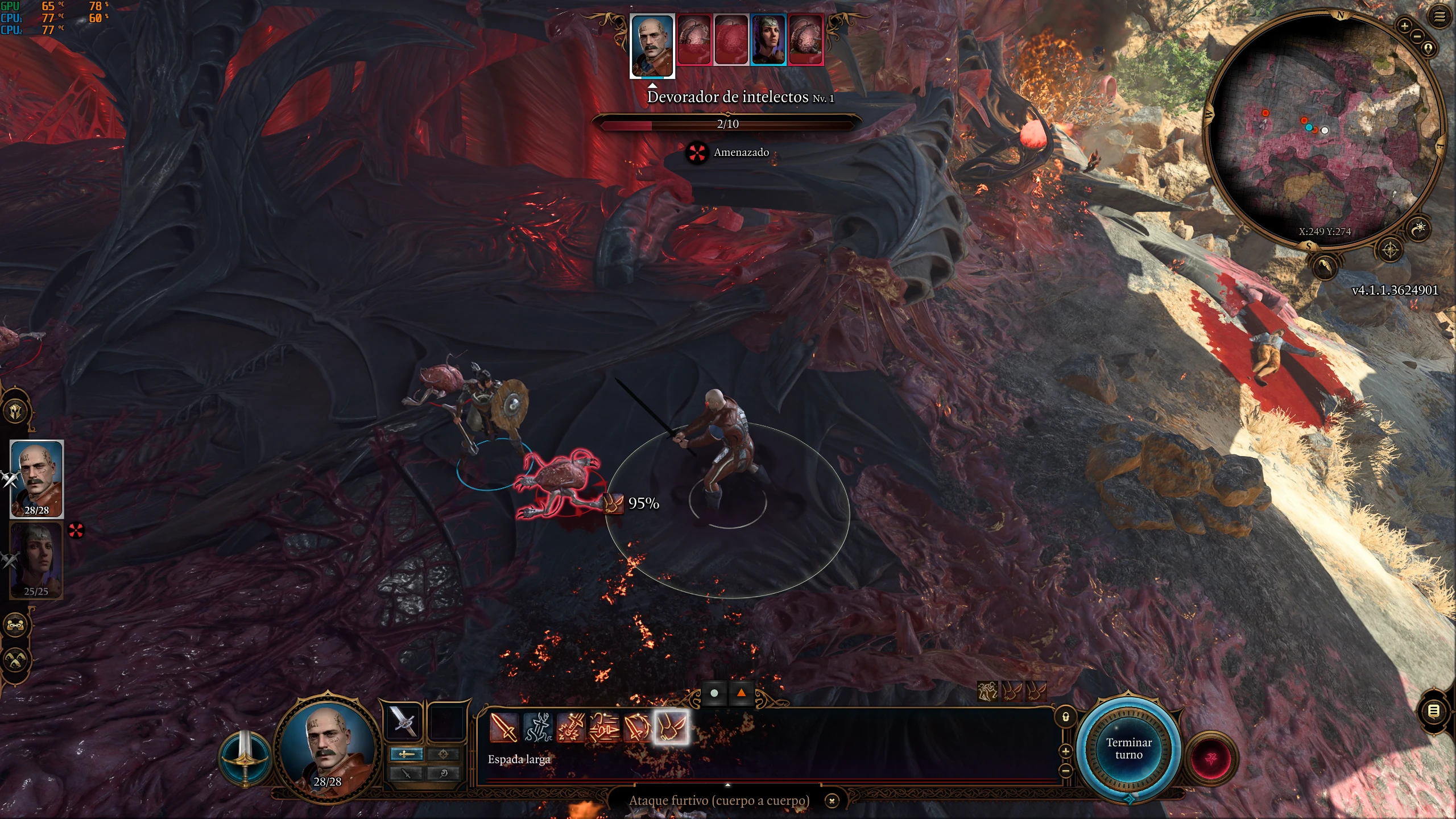Add a hotbar row with plus button

pyautogui.click(x=1066, y=751)
